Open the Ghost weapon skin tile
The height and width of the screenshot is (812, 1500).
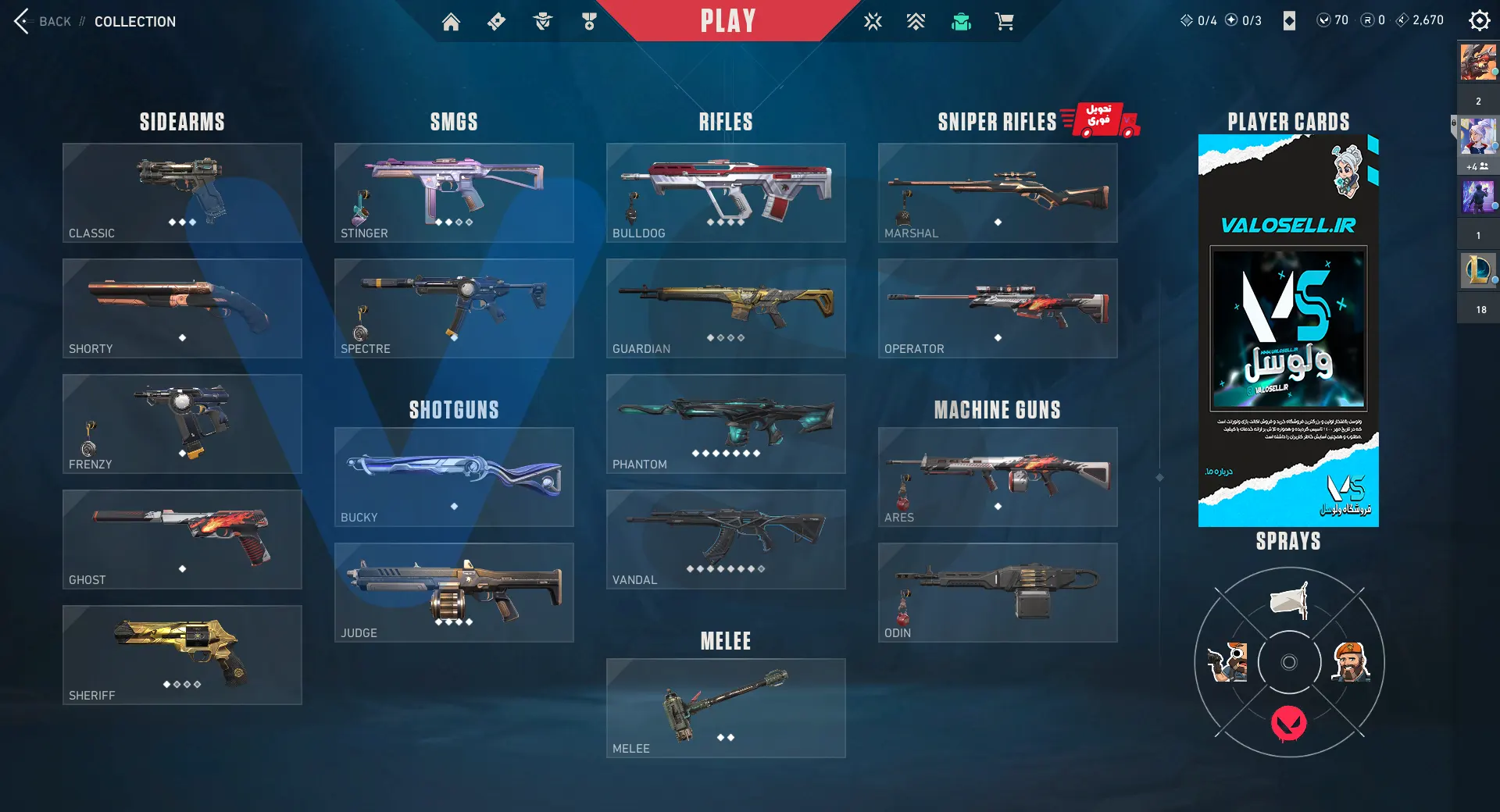(182, 539)
